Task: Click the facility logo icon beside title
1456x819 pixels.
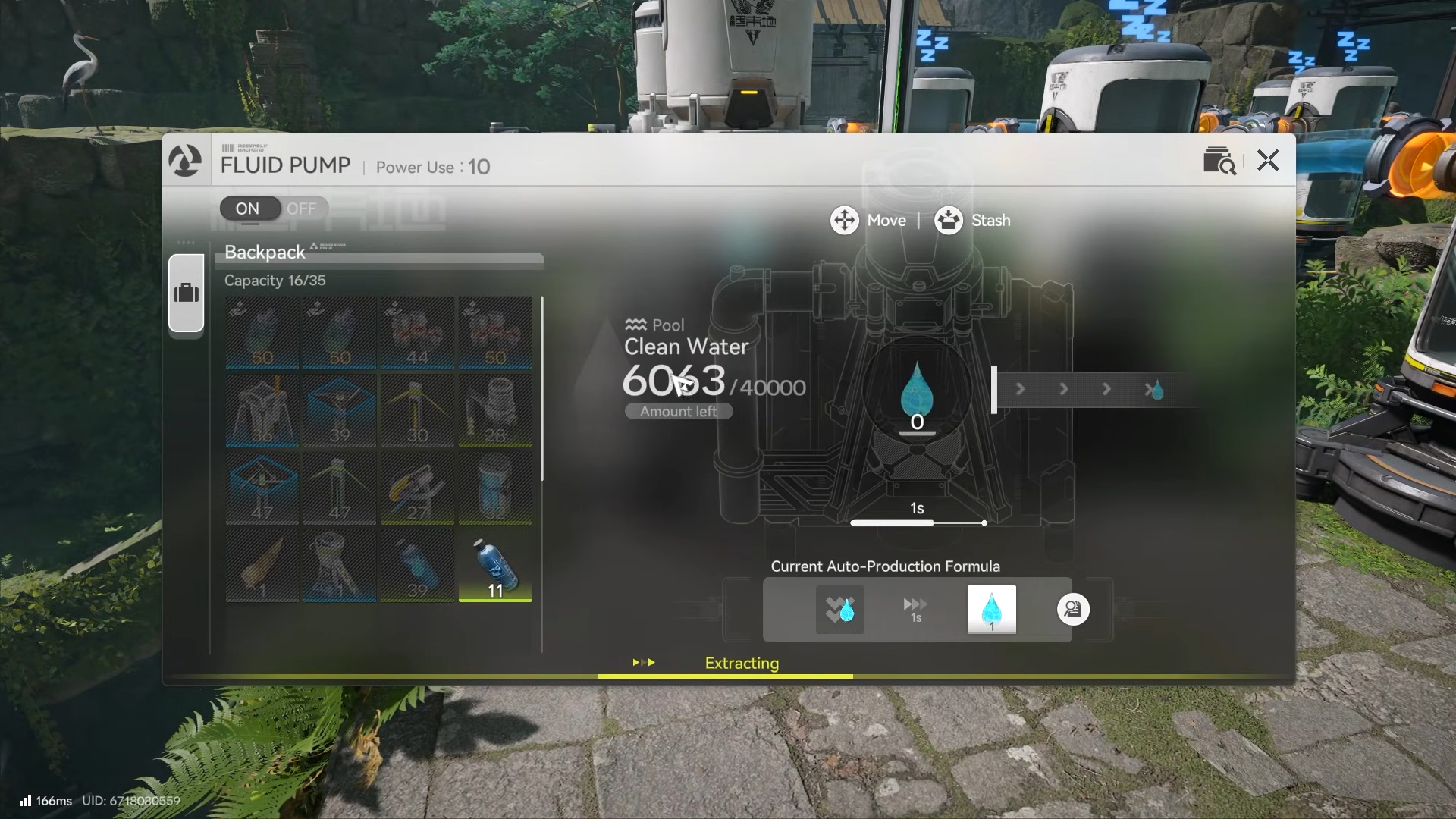Action: (185, 161)
